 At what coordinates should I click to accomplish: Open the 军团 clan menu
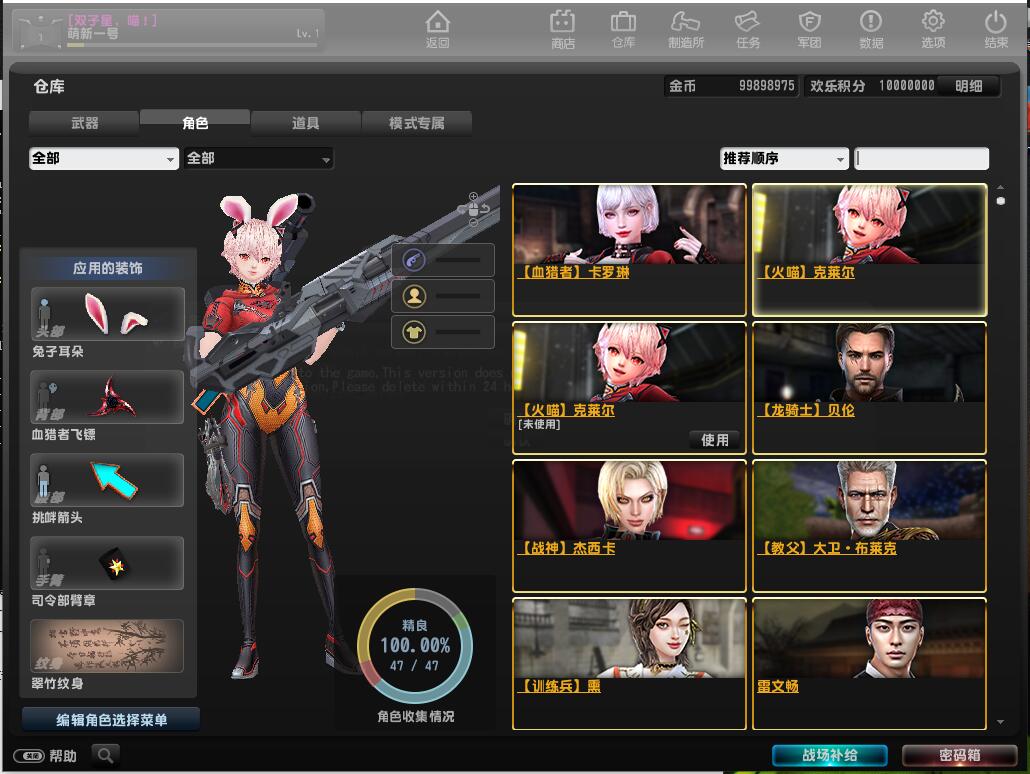(809, 28)
